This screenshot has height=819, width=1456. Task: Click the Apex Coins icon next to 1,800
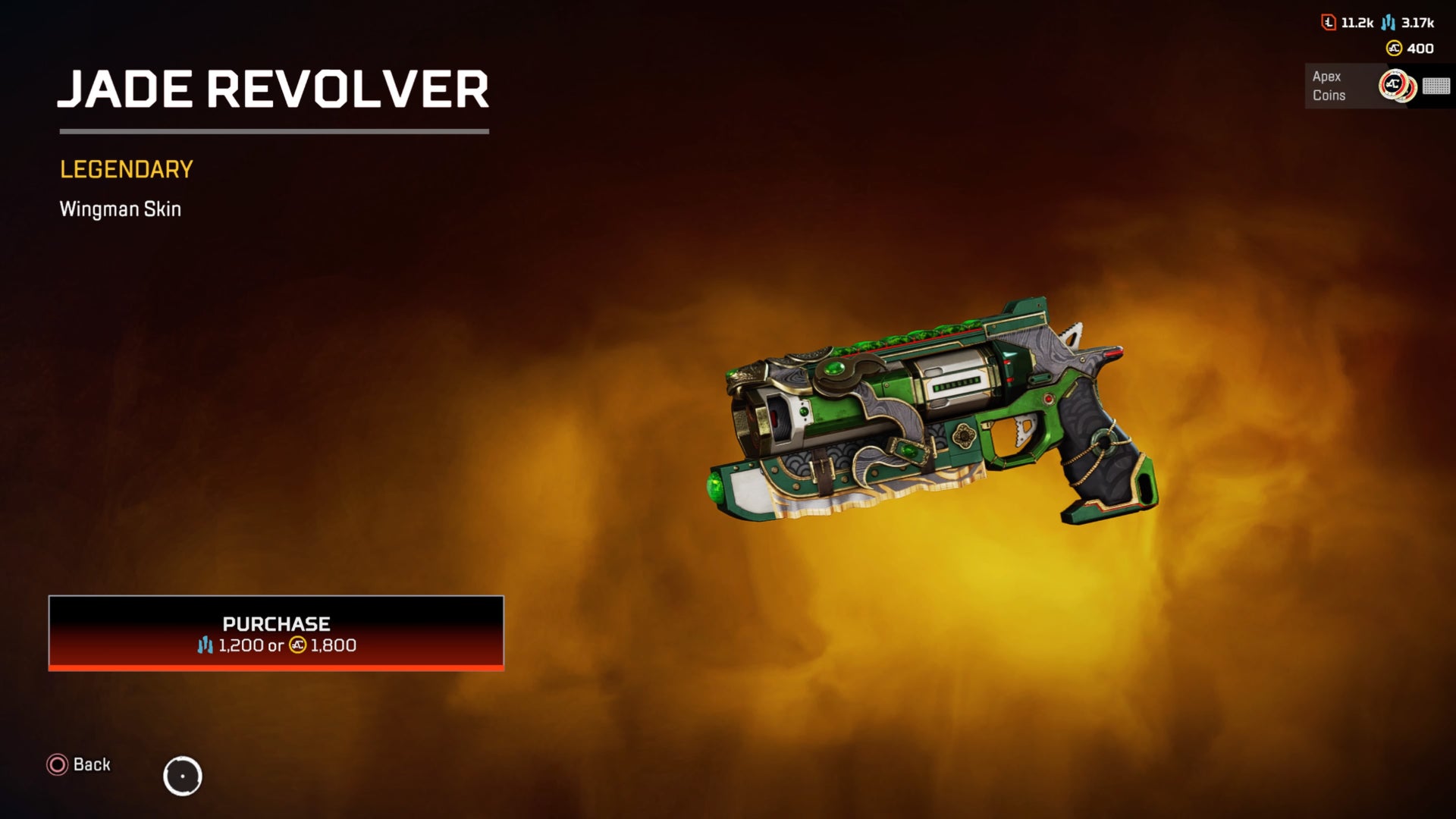click(298, 646)
